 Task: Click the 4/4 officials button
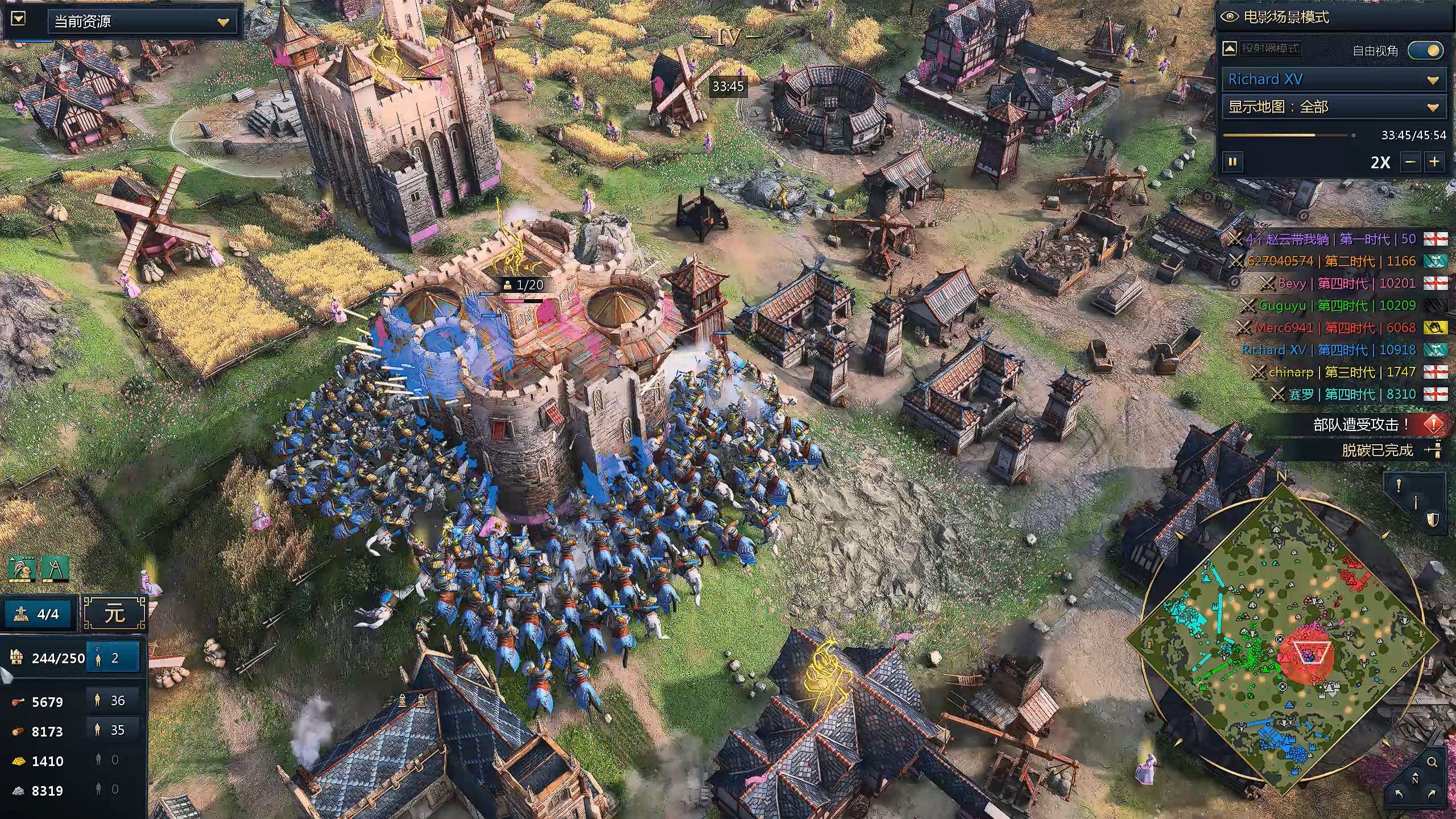coord(40,614)
